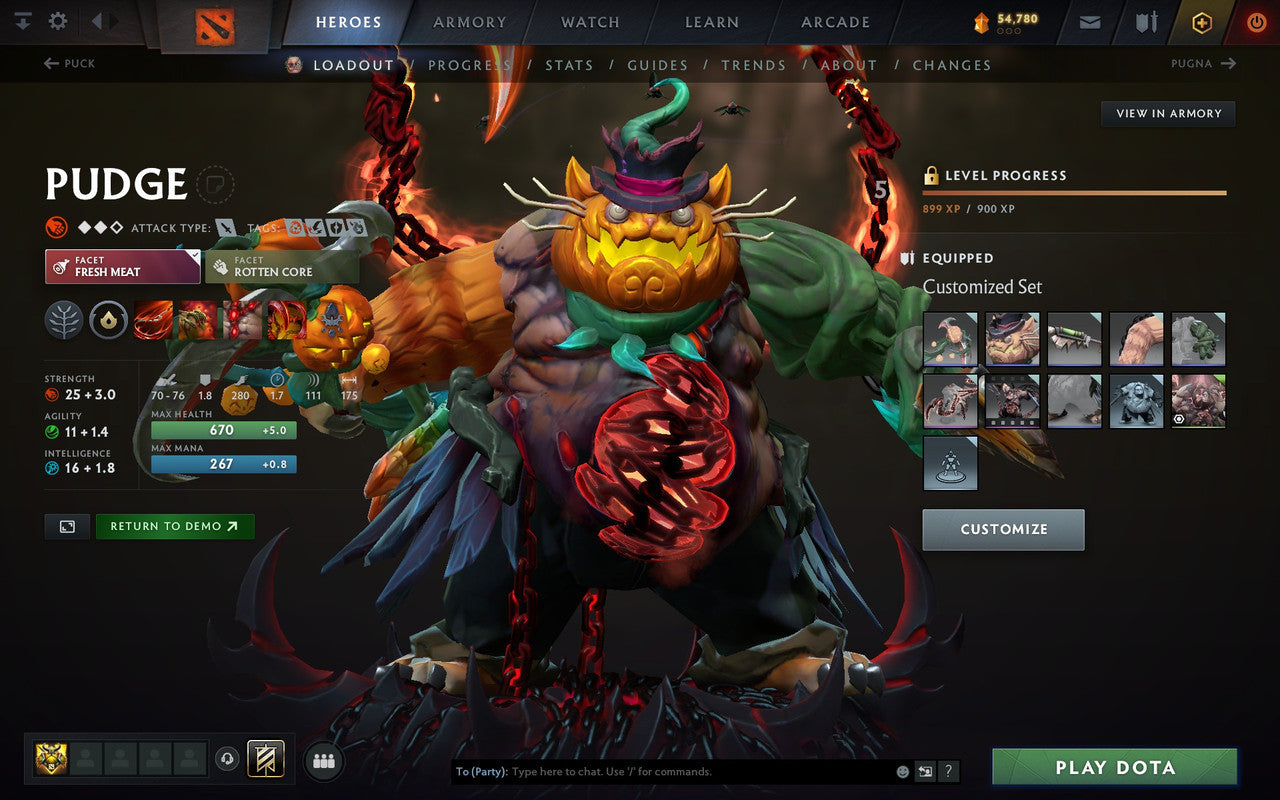Open the ARCADE menu item
1280x800 pixels.
pyautogui.click(x=834, y=22)
